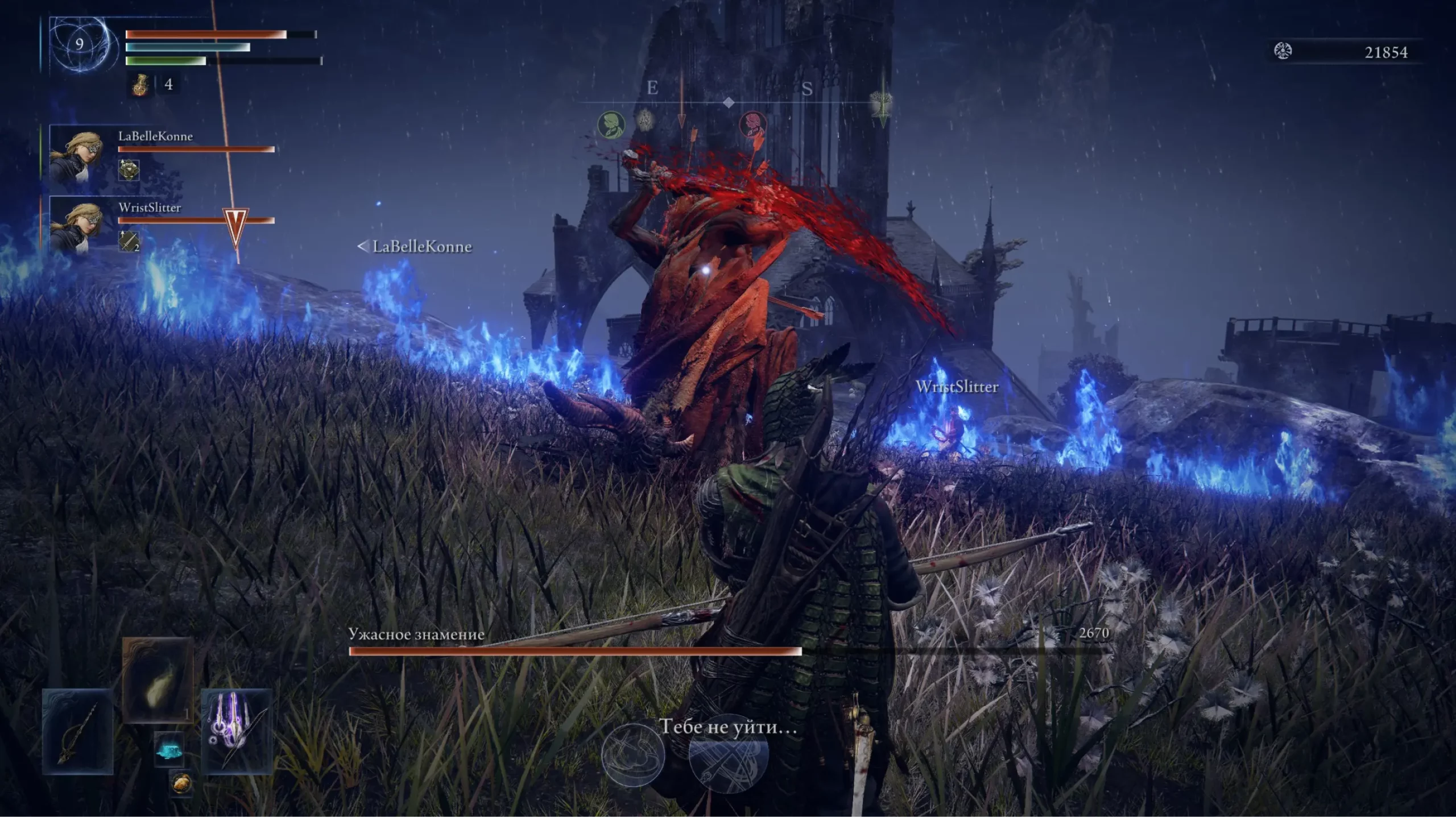Image resolution: width=1456 pixels, height=817 pixels.
Task: Click WristSlitter's sword buff status icon
Action: 129,241
